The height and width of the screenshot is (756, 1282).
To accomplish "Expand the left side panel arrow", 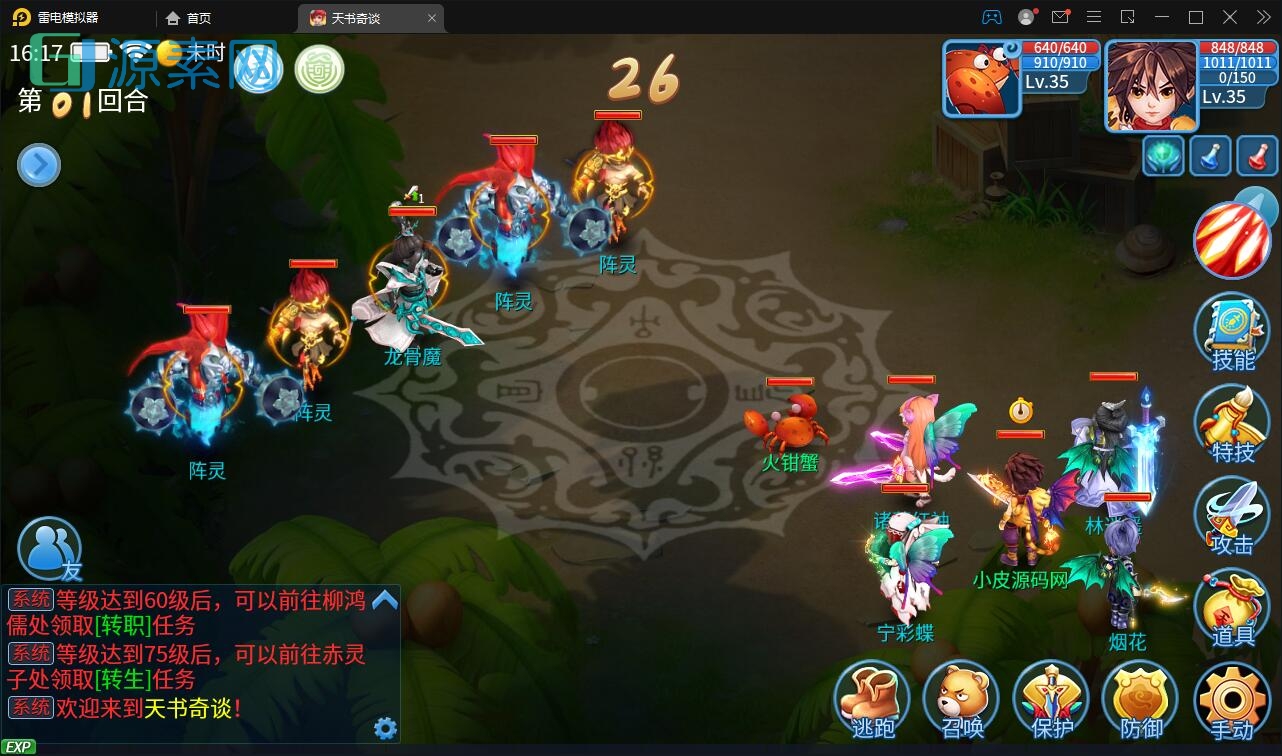I will (x=38, y=164).
